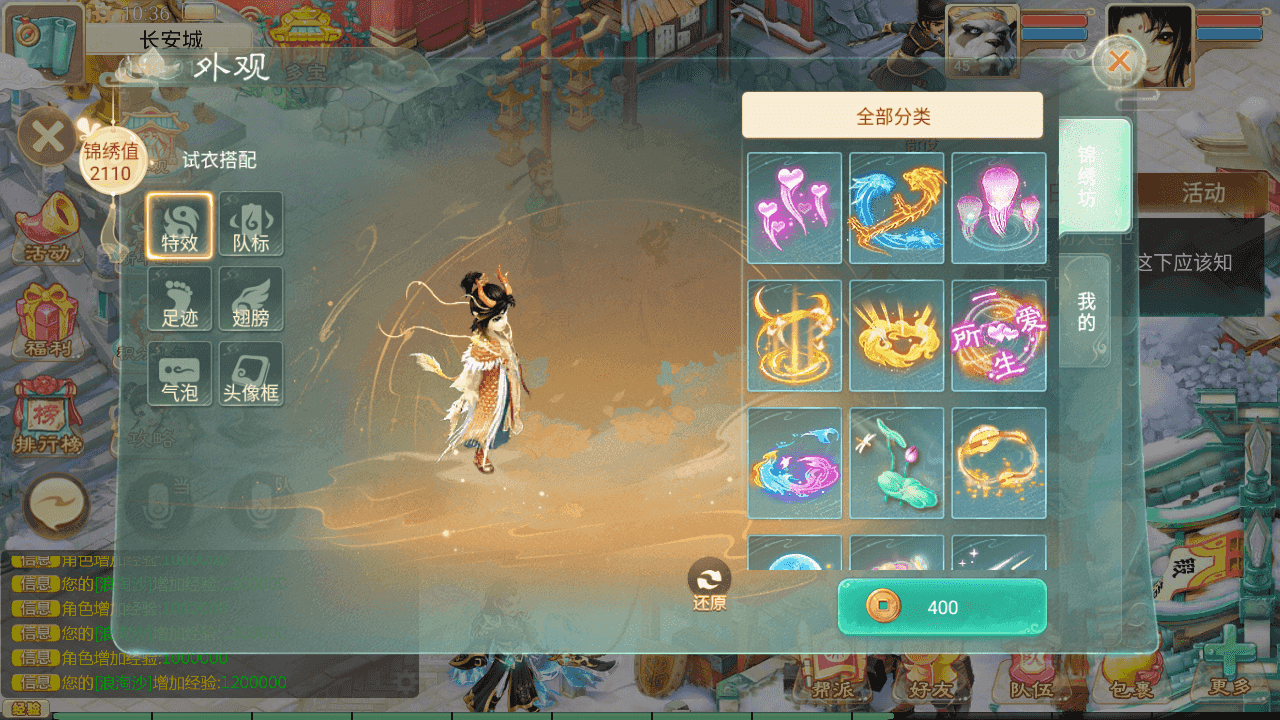Click the 还原 reset button

coord(709,584)
